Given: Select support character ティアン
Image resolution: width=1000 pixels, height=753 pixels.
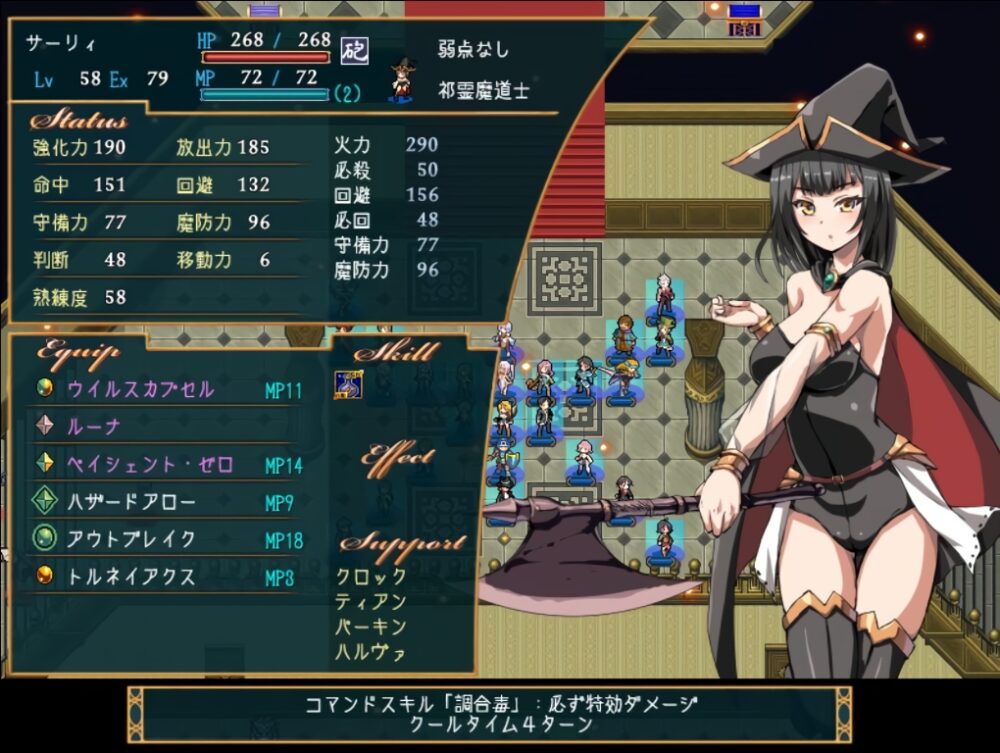Looking at the screenshot, I should pyautogui.click(x=371, y=602).
